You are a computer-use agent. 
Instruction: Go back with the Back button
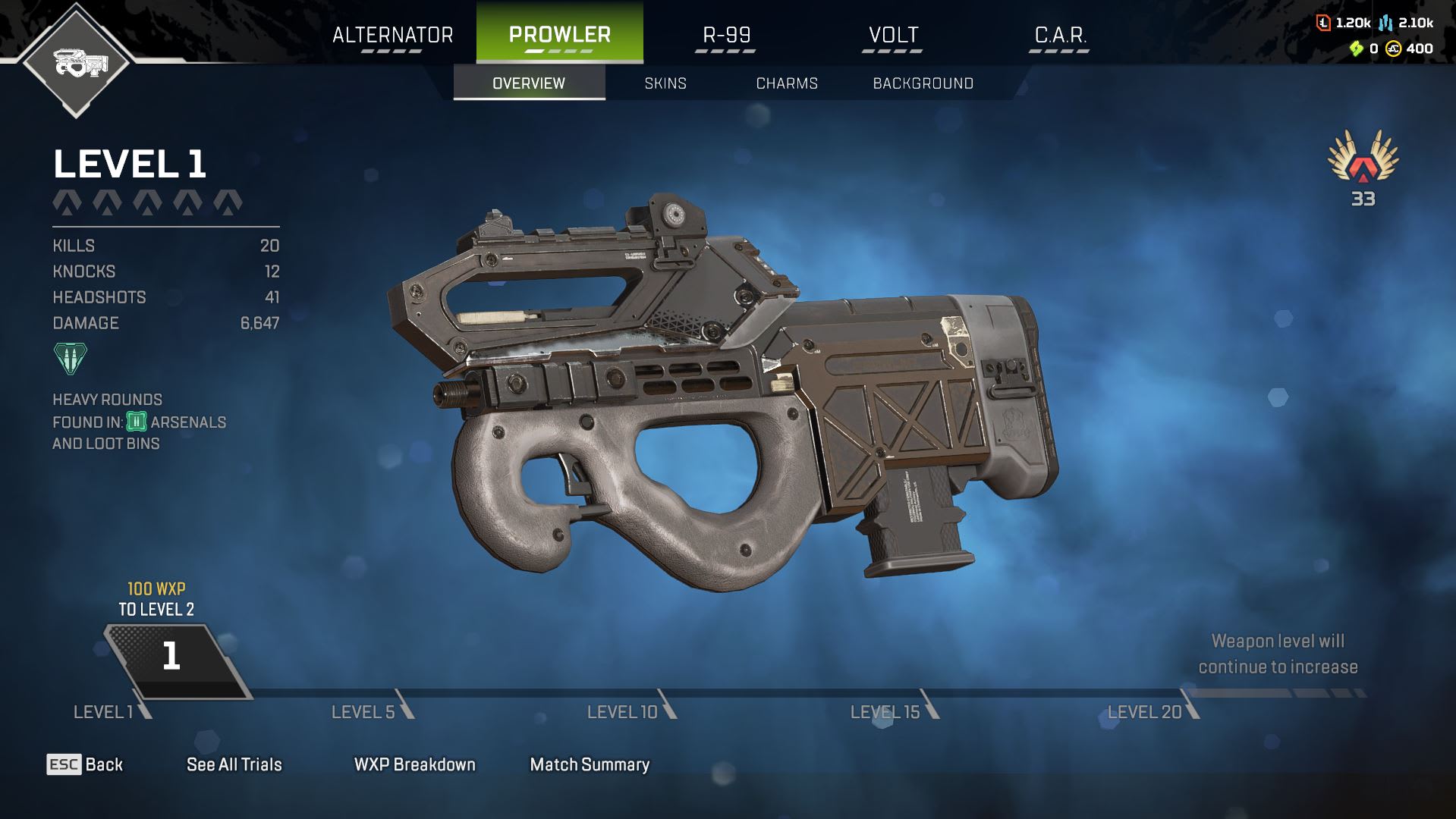pyautogui.click(x=85, y=764)
